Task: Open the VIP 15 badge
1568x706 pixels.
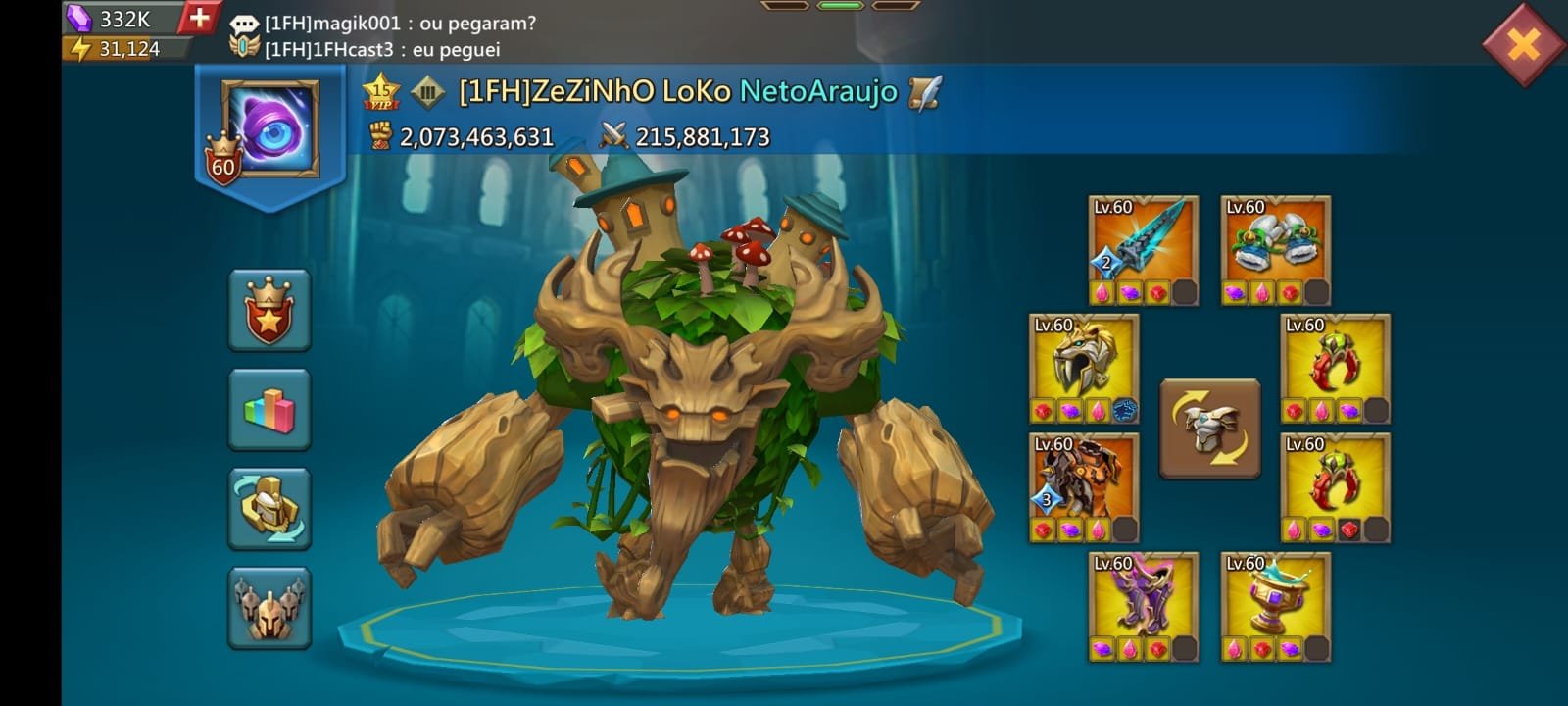Action: [x=380, y=92]
